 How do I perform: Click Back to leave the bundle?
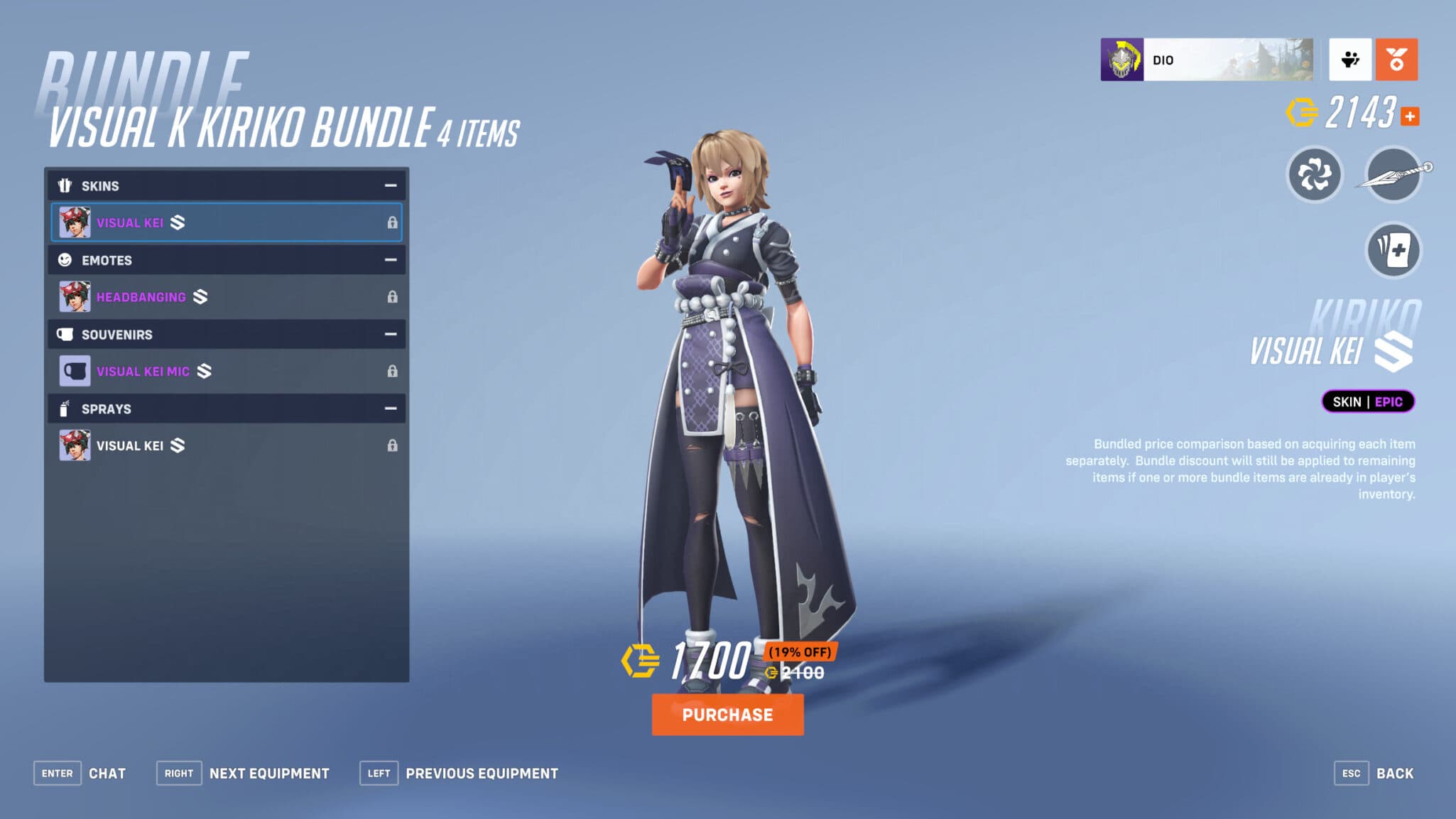click(1396, 773)
